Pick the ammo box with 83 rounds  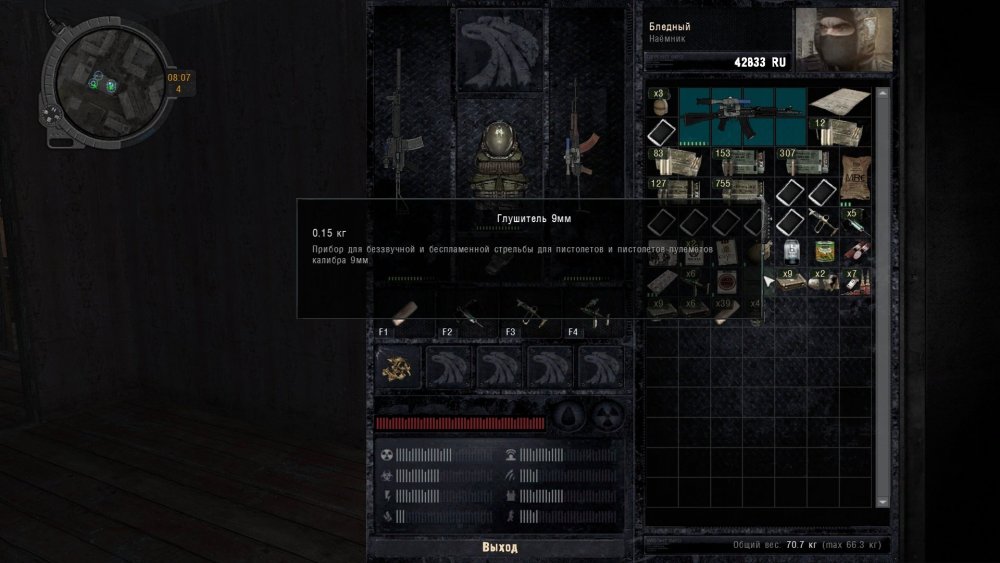click(673, 165)
